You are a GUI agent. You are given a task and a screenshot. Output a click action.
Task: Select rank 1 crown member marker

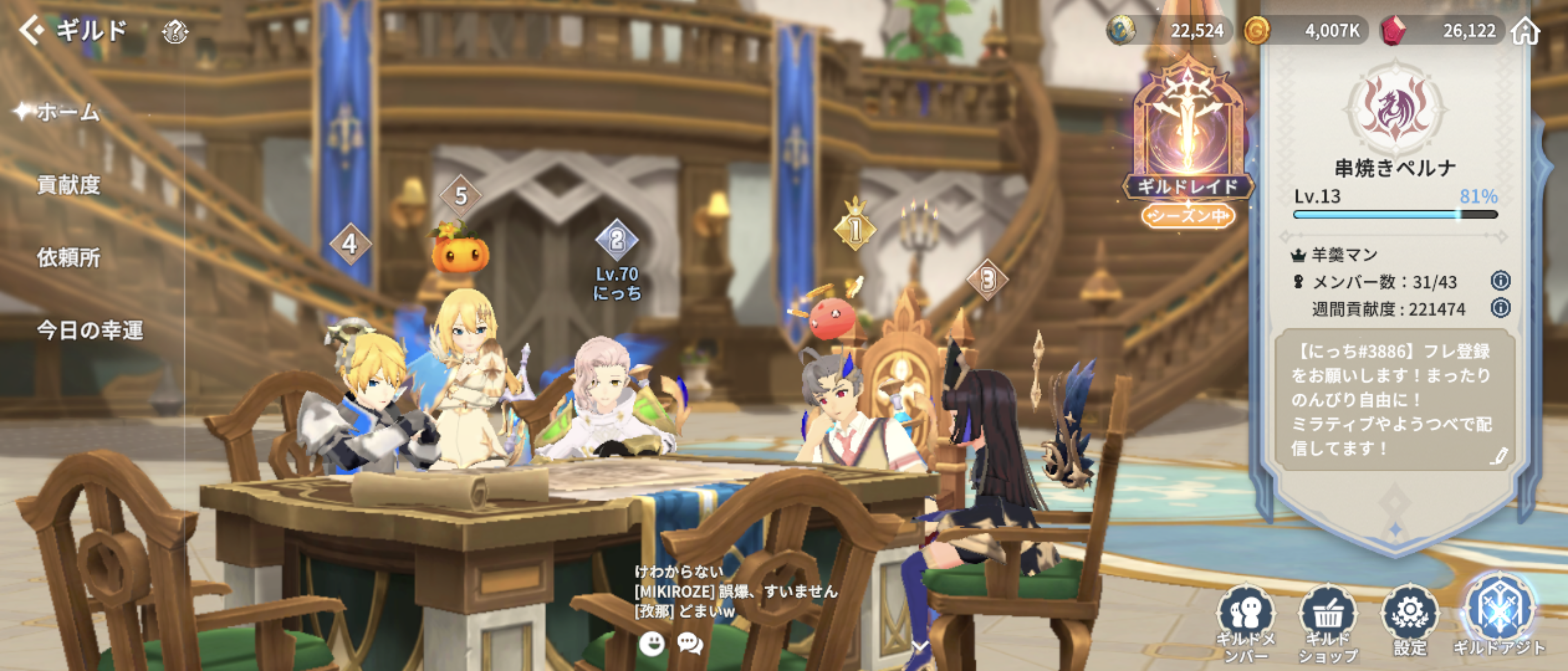[x=855, y=228]
